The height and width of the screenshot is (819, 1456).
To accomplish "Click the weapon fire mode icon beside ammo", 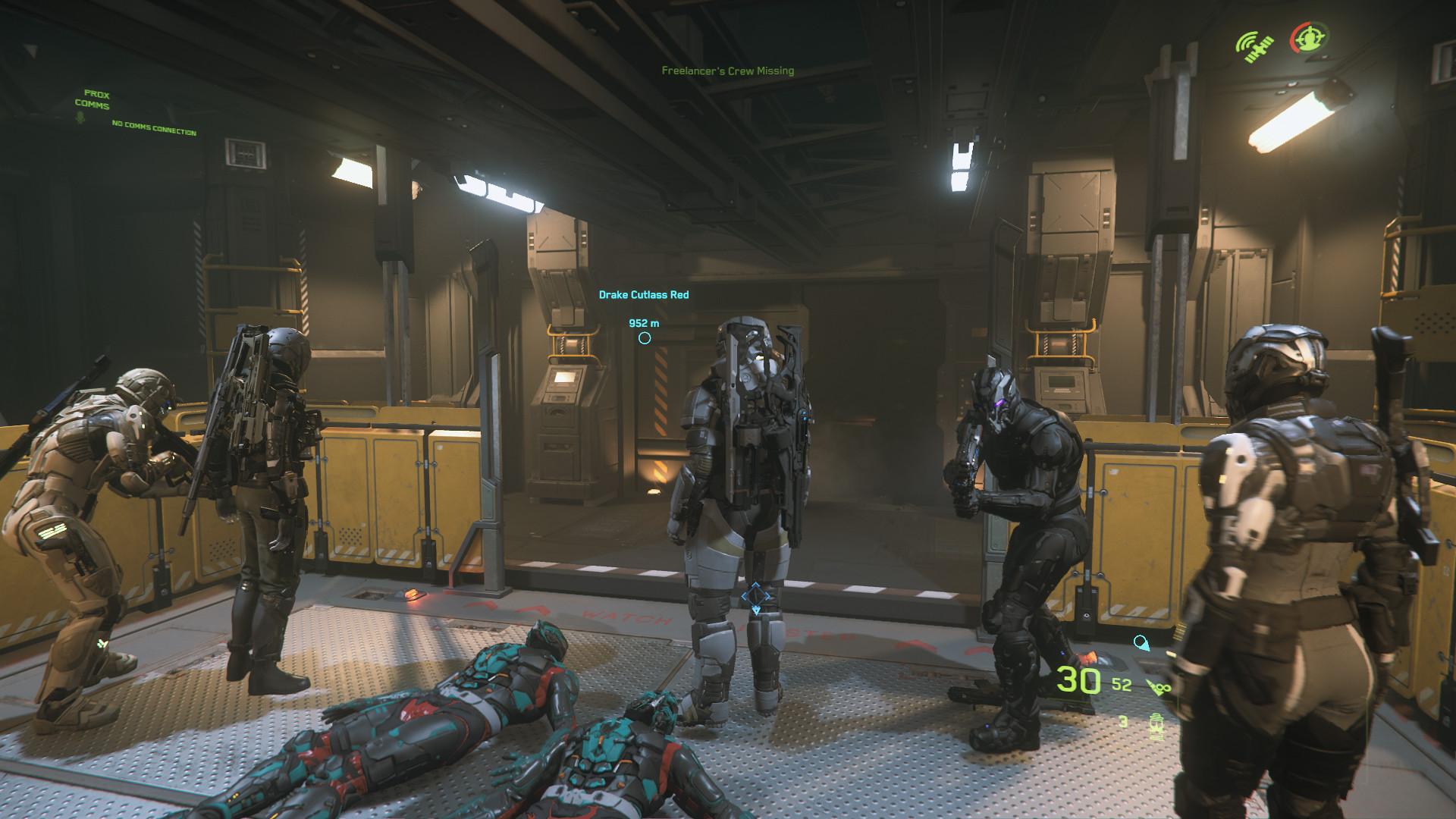I will click(x=1157, y=687).
